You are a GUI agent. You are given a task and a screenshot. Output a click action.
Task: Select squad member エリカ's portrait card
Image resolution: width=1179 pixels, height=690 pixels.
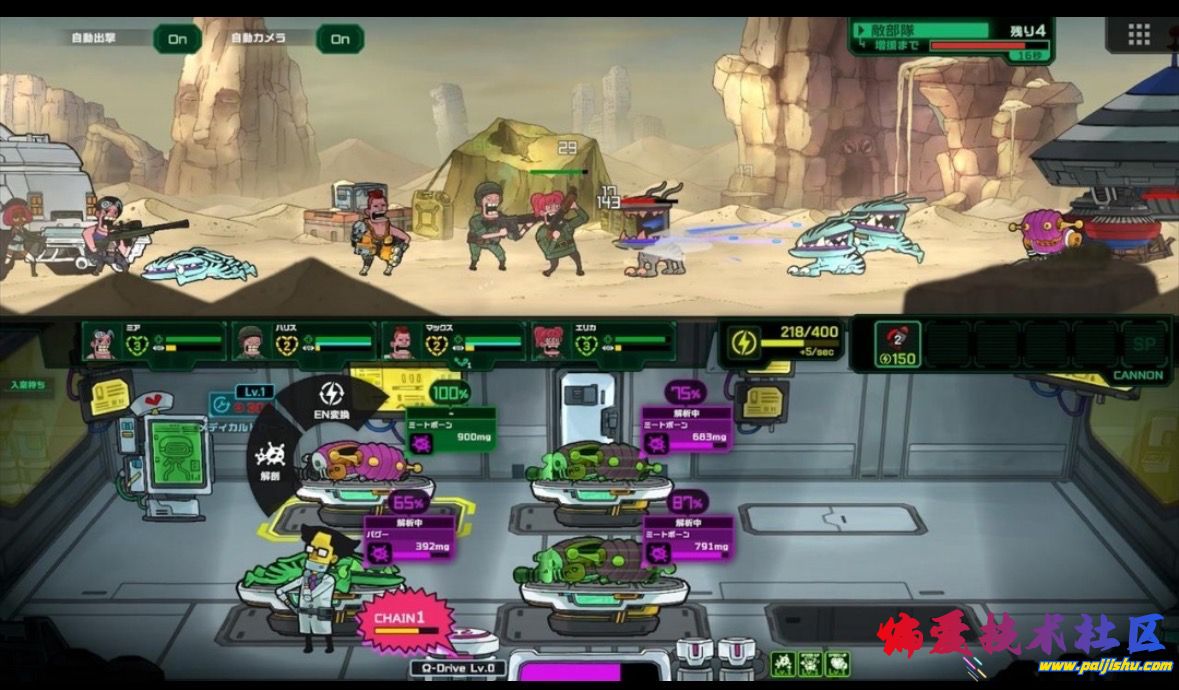click(603, 341)
